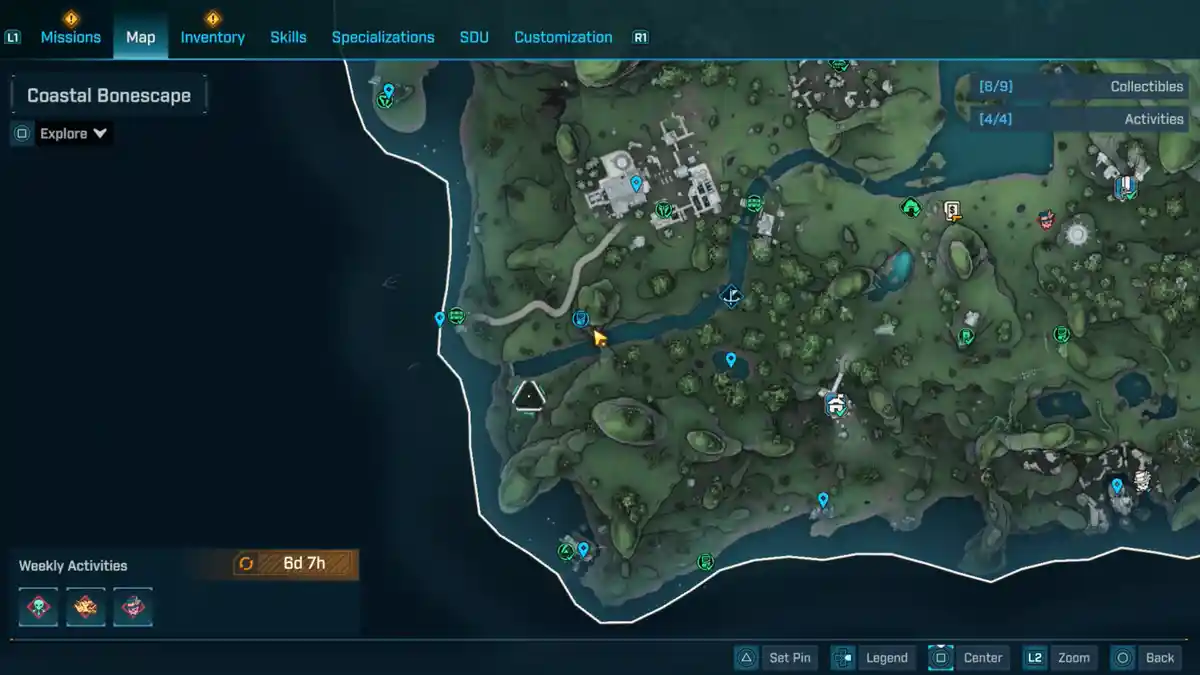Open the Missions tab
This screenshot has width=1200, height=675.
pyautogui.click(x=70, y=37)
